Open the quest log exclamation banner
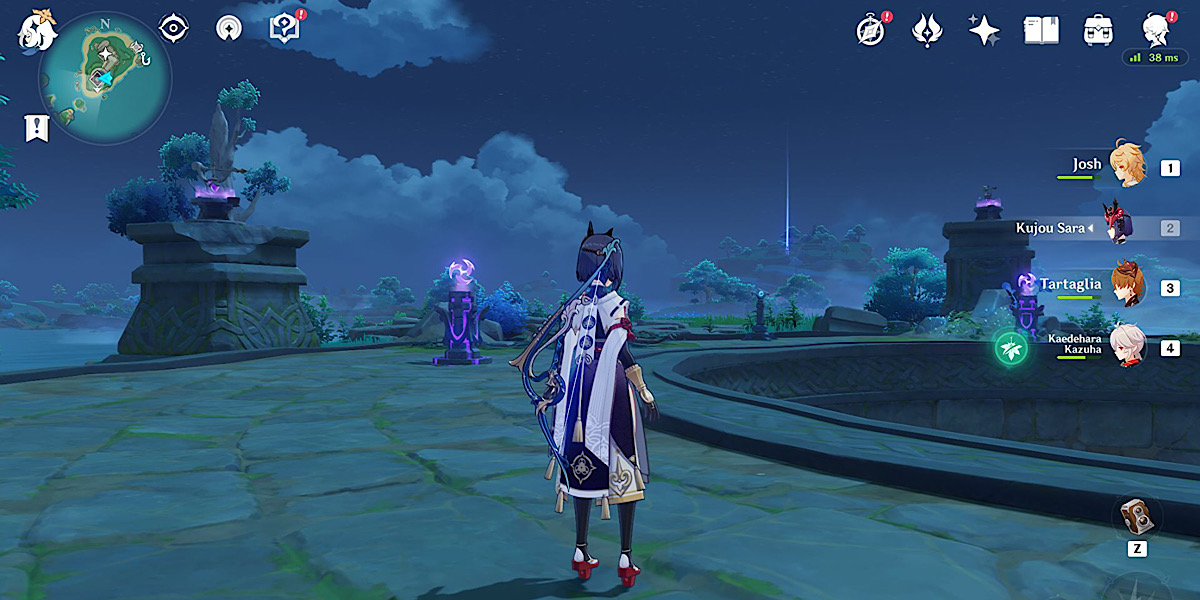This screenshot has width=1200, height=600. pos(37,128)
